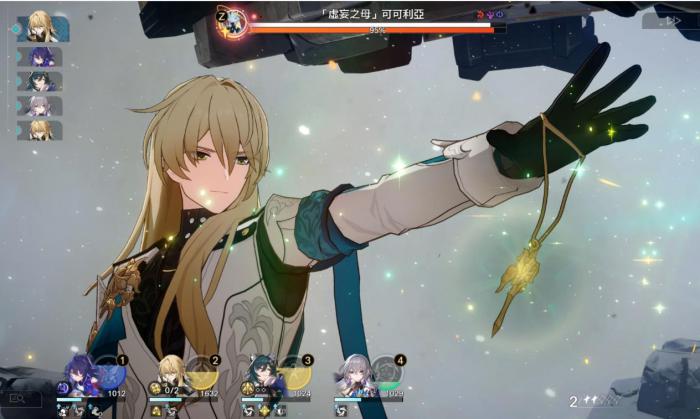Viewport: 700px width, 419px height.
Task: Activate the yellow ultimate orb numbered 2
Action: (x=202, y=373)
